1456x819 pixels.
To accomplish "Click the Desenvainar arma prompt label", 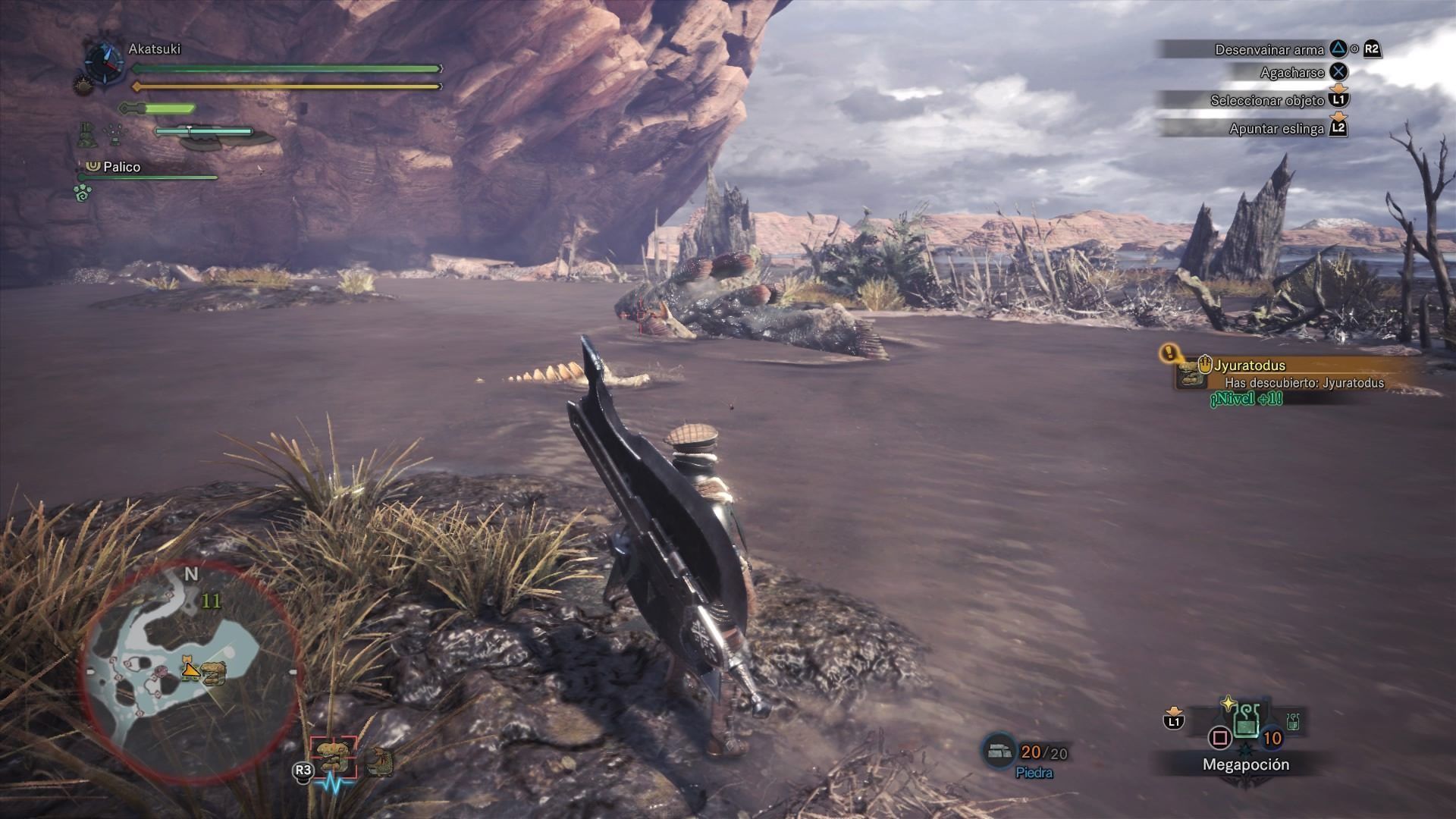I will click(x=1269, y=50).
